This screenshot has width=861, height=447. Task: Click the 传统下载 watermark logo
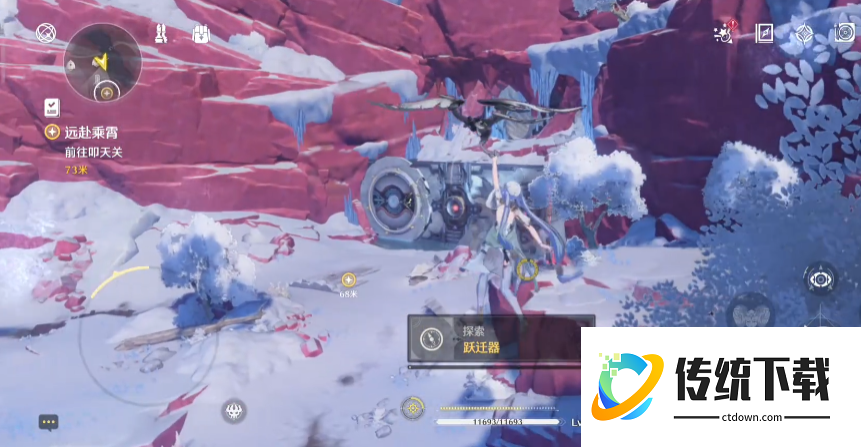click(x=720, y=386)
